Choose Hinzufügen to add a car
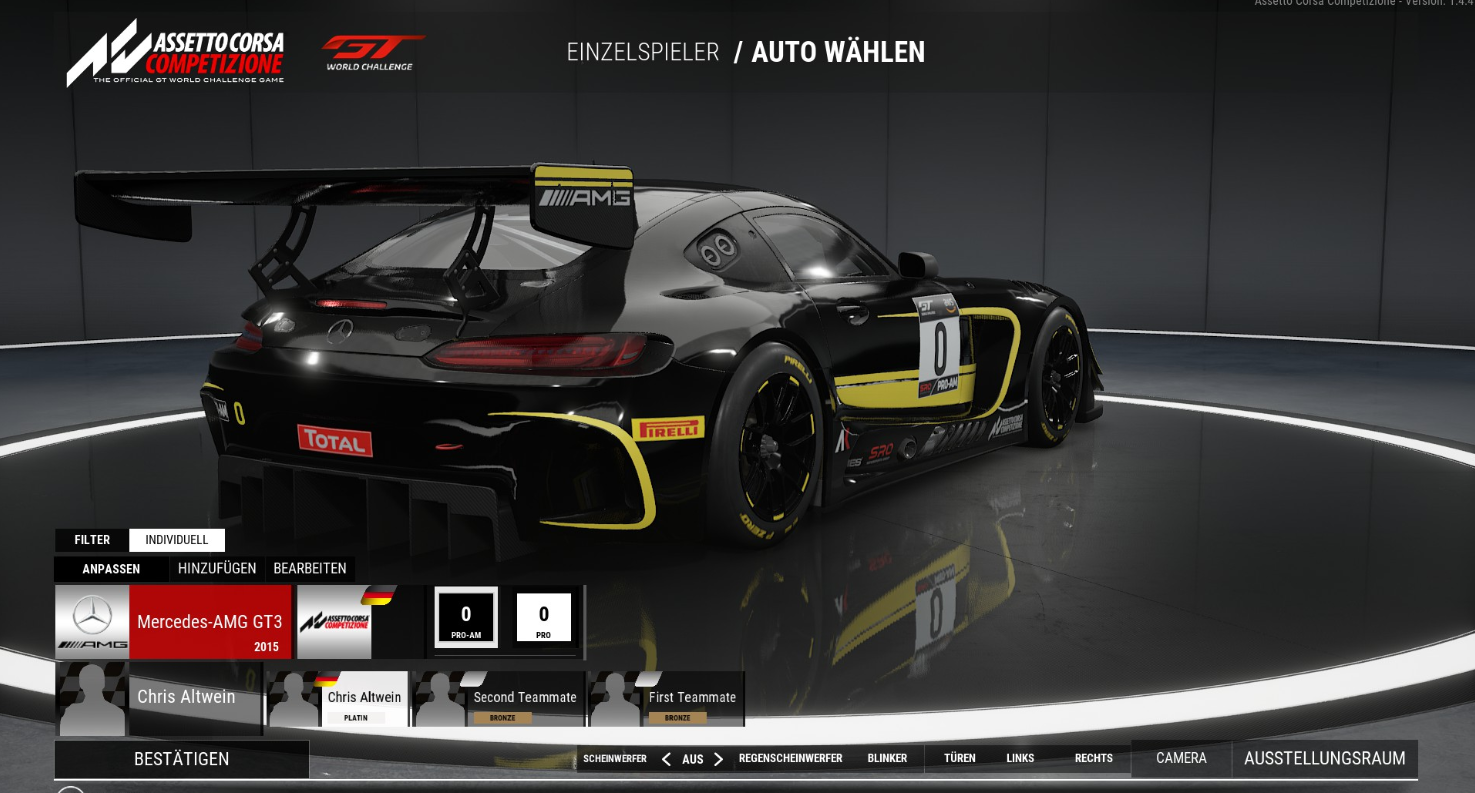 tap(217, 569)
